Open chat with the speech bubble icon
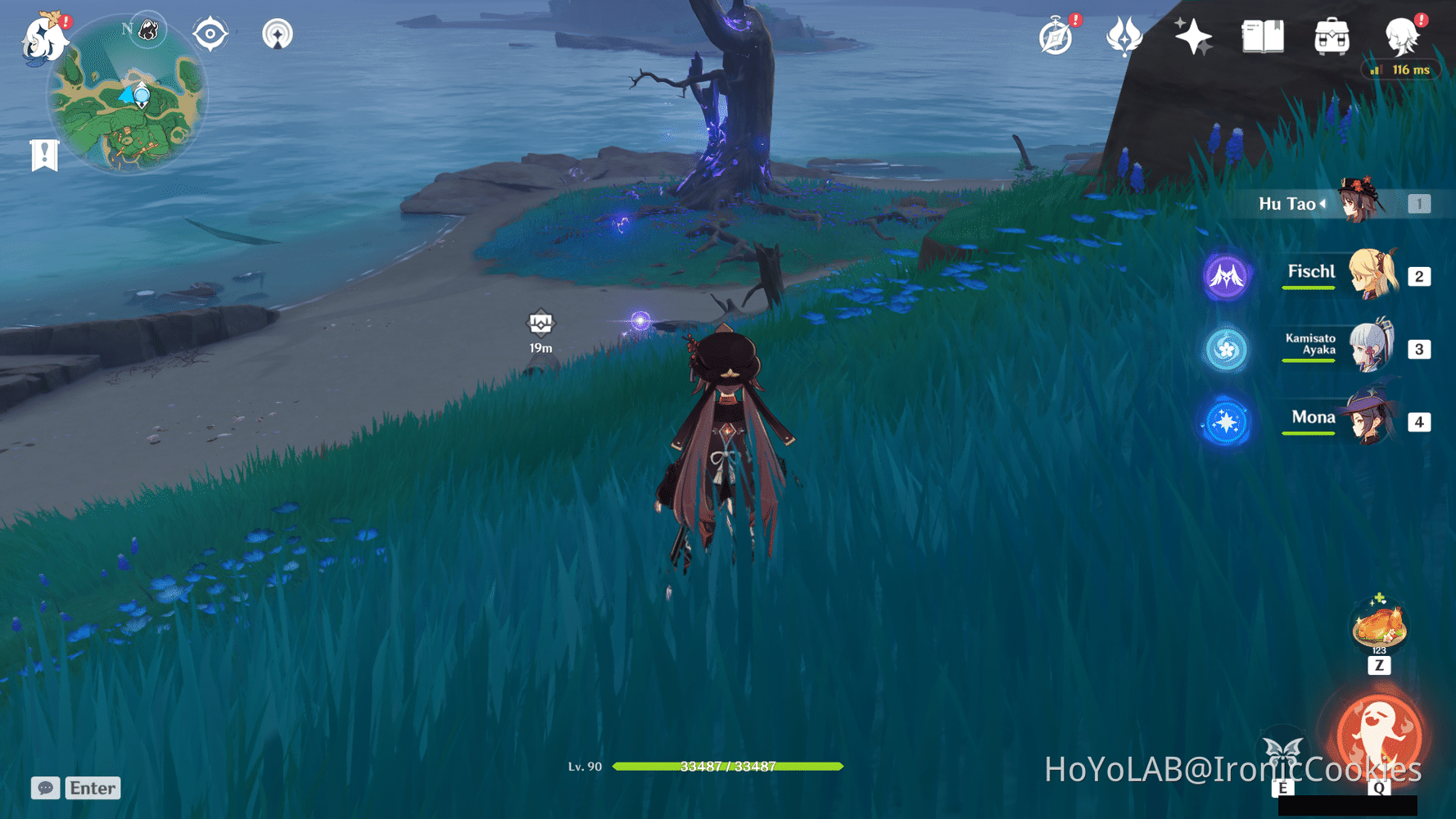Image resolution: width=1456 pixels, height=819 pixels. (x=45, y=788)
